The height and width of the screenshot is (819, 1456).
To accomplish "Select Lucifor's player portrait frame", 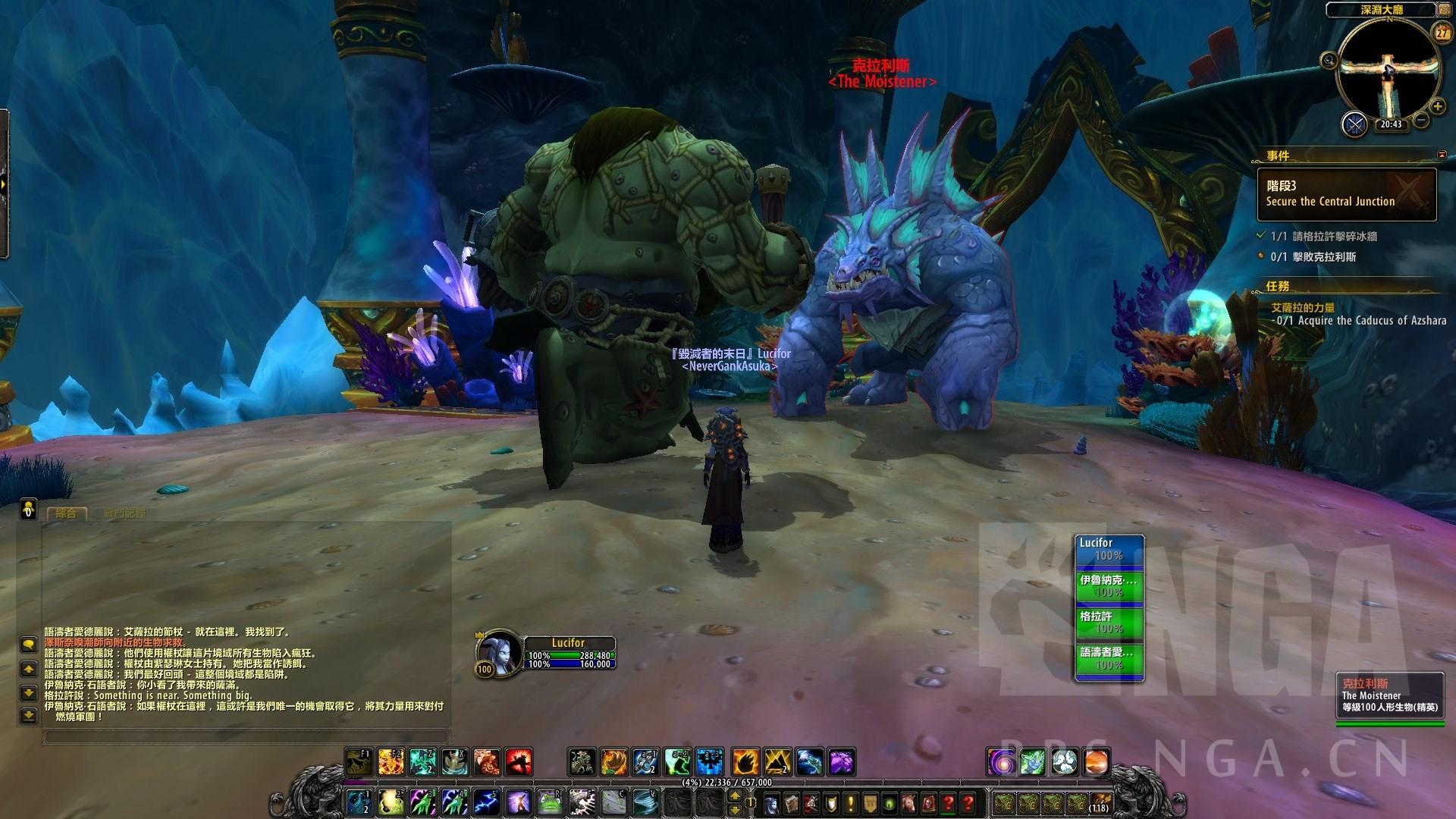I will click(x=497, y=651).
